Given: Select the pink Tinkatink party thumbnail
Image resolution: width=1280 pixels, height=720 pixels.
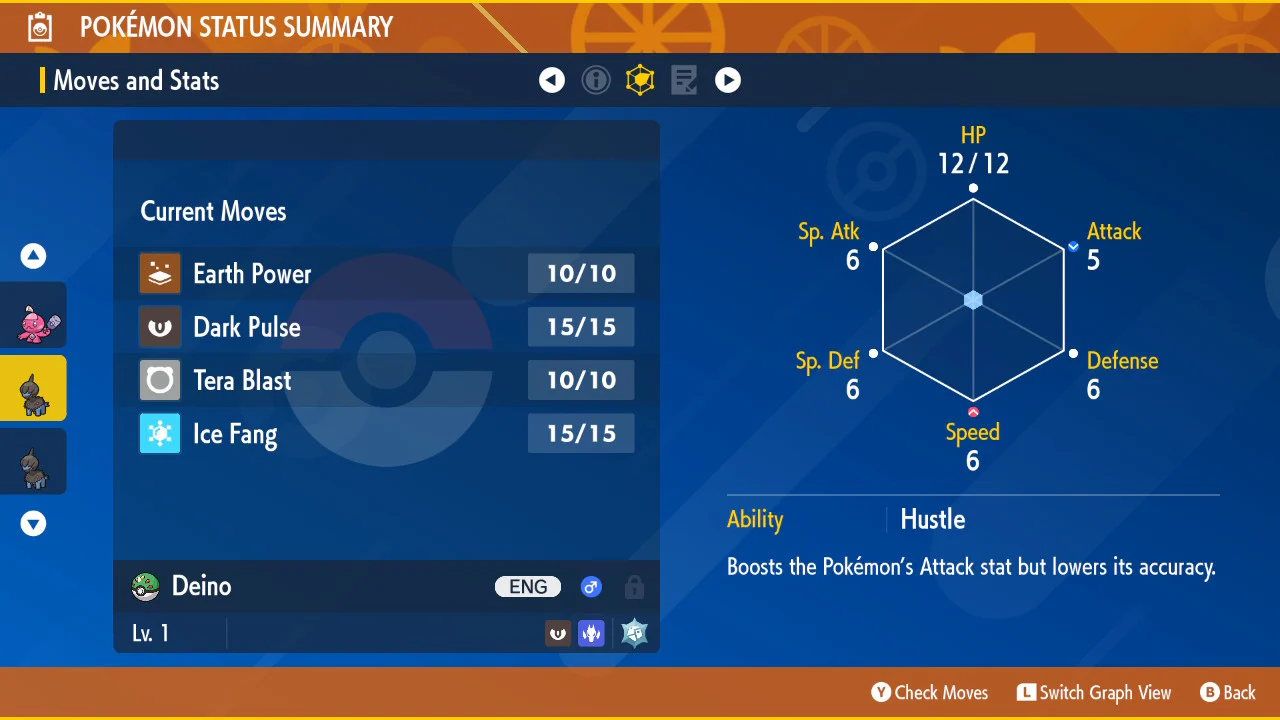Looking at the screenshot, I should click(34, 315).
